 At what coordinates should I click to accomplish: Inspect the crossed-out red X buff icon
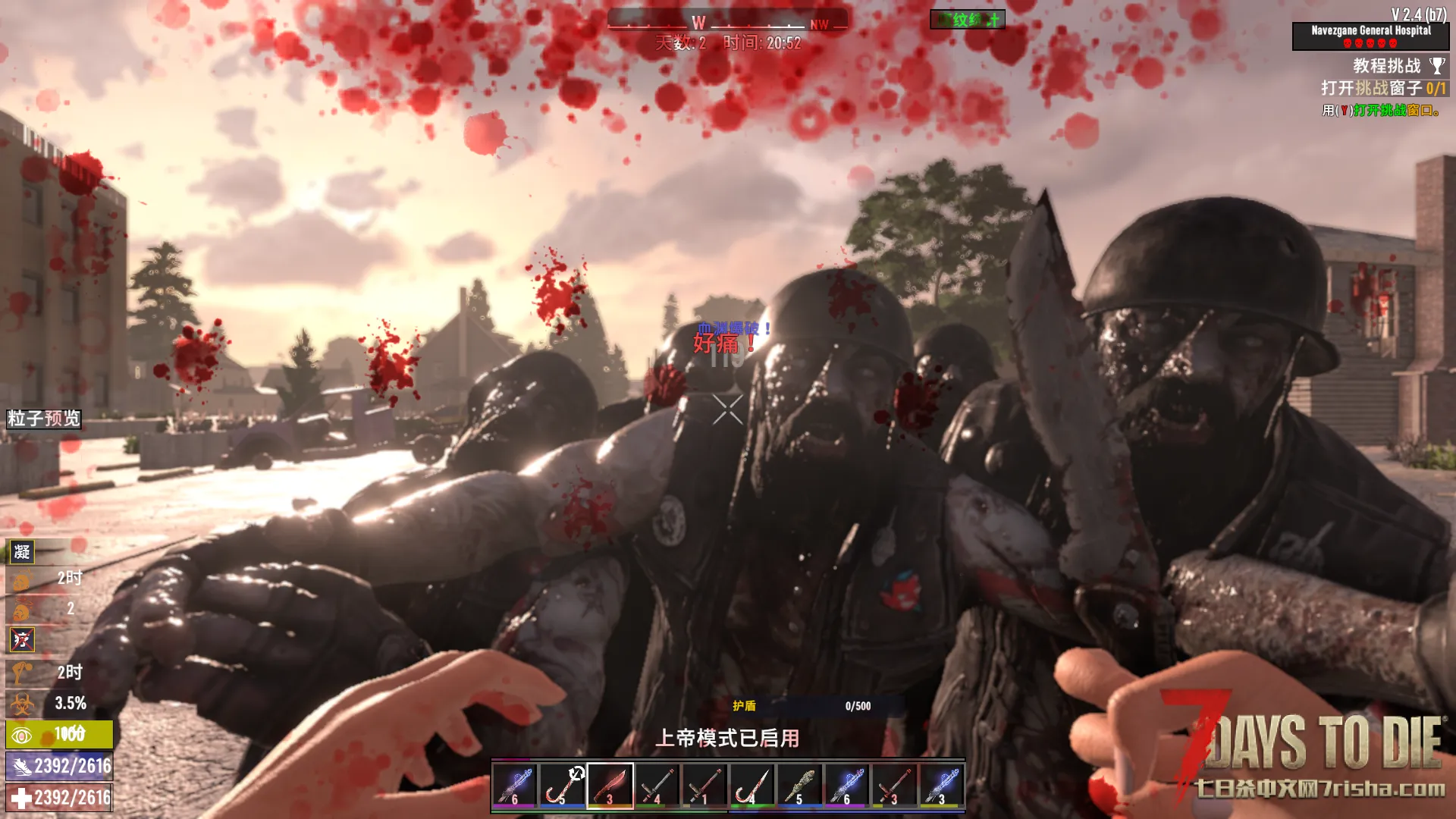point(22,640)
